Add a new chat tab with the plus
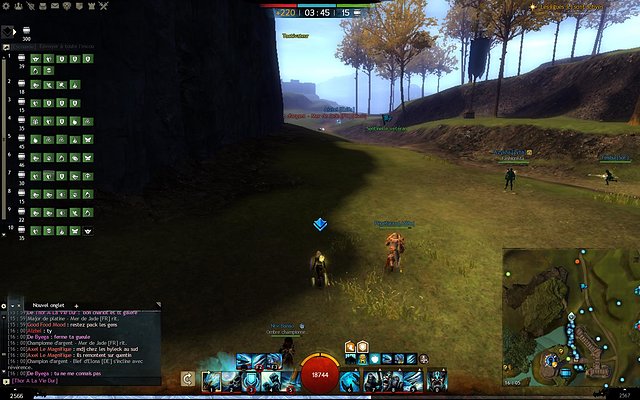 (77, 305)
